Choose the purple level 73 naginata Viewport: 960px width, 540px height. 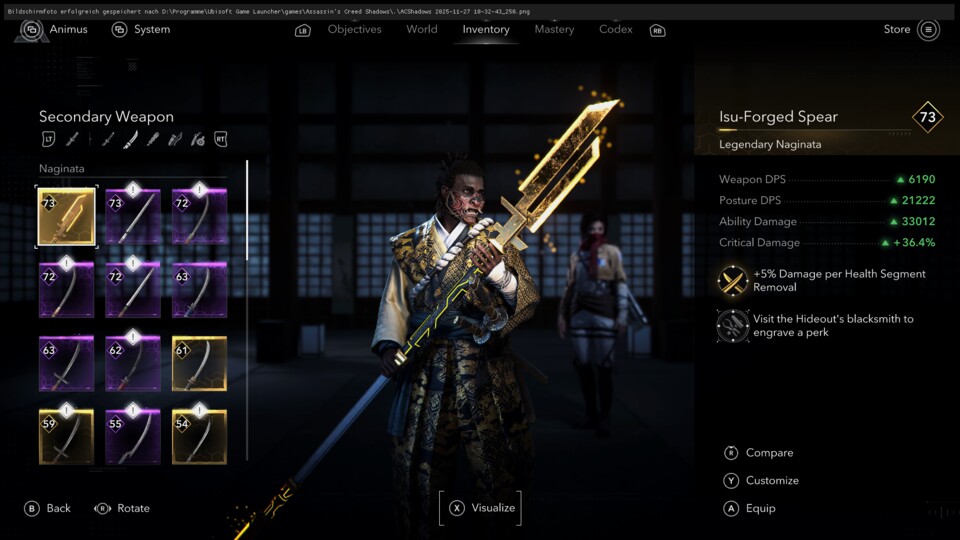pos(133,217)
